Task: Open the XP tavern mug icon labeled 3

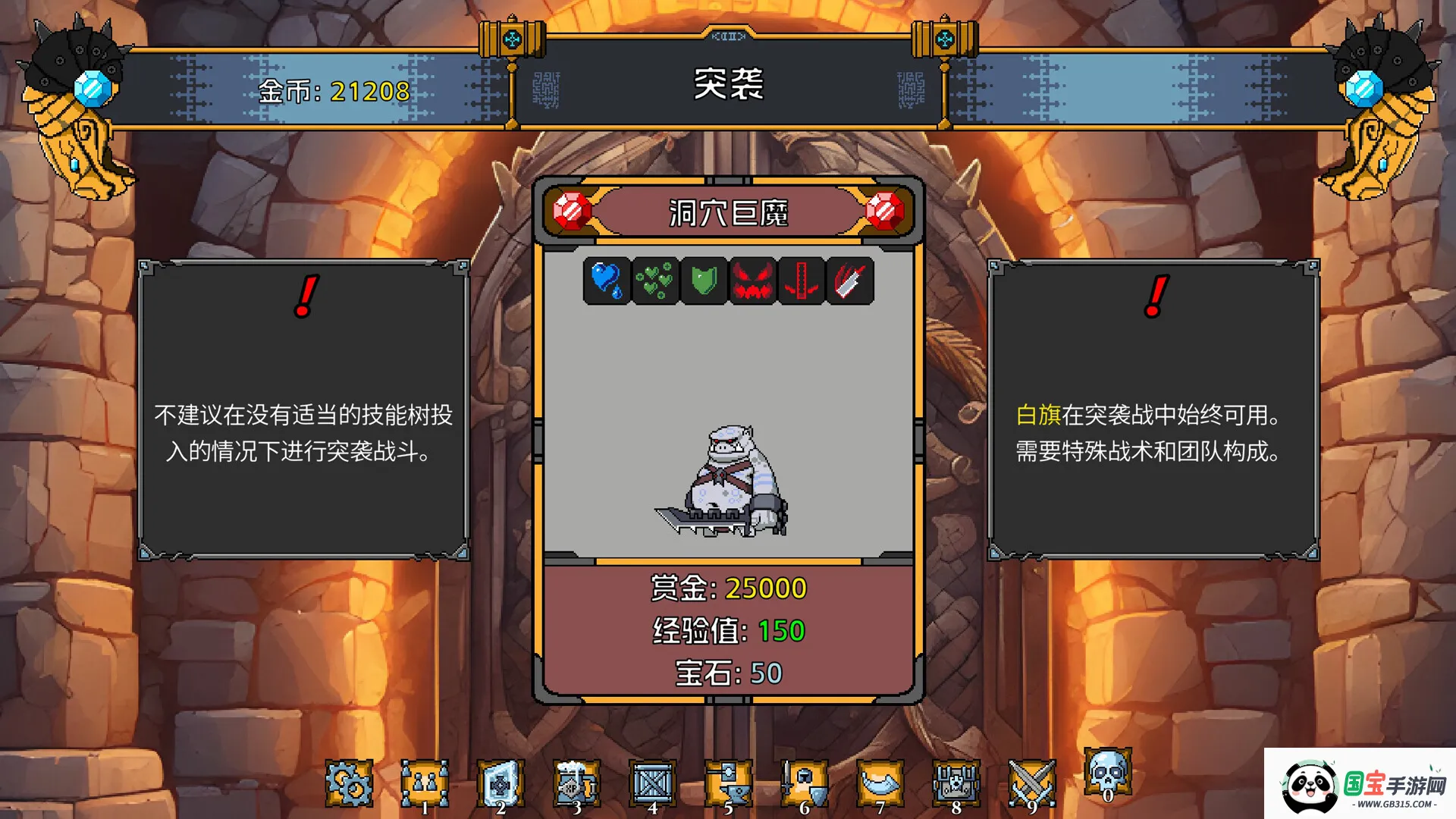Action: pyautogui.click(x=577, y=781)
